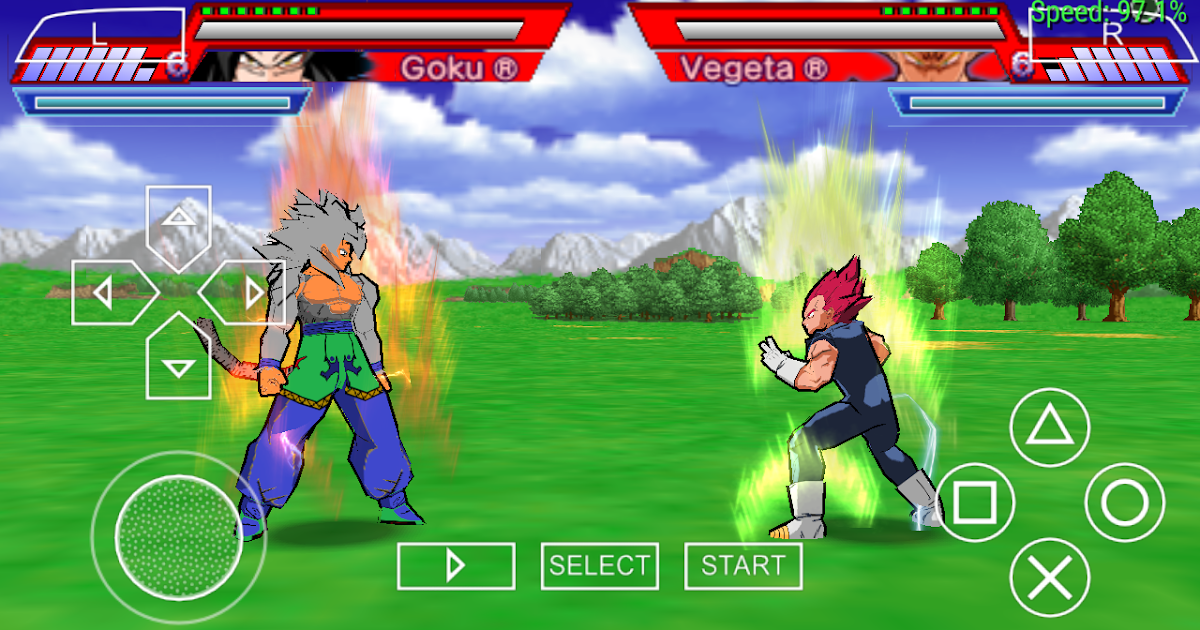Click the fast-forward play arrow button

[456, 566]
